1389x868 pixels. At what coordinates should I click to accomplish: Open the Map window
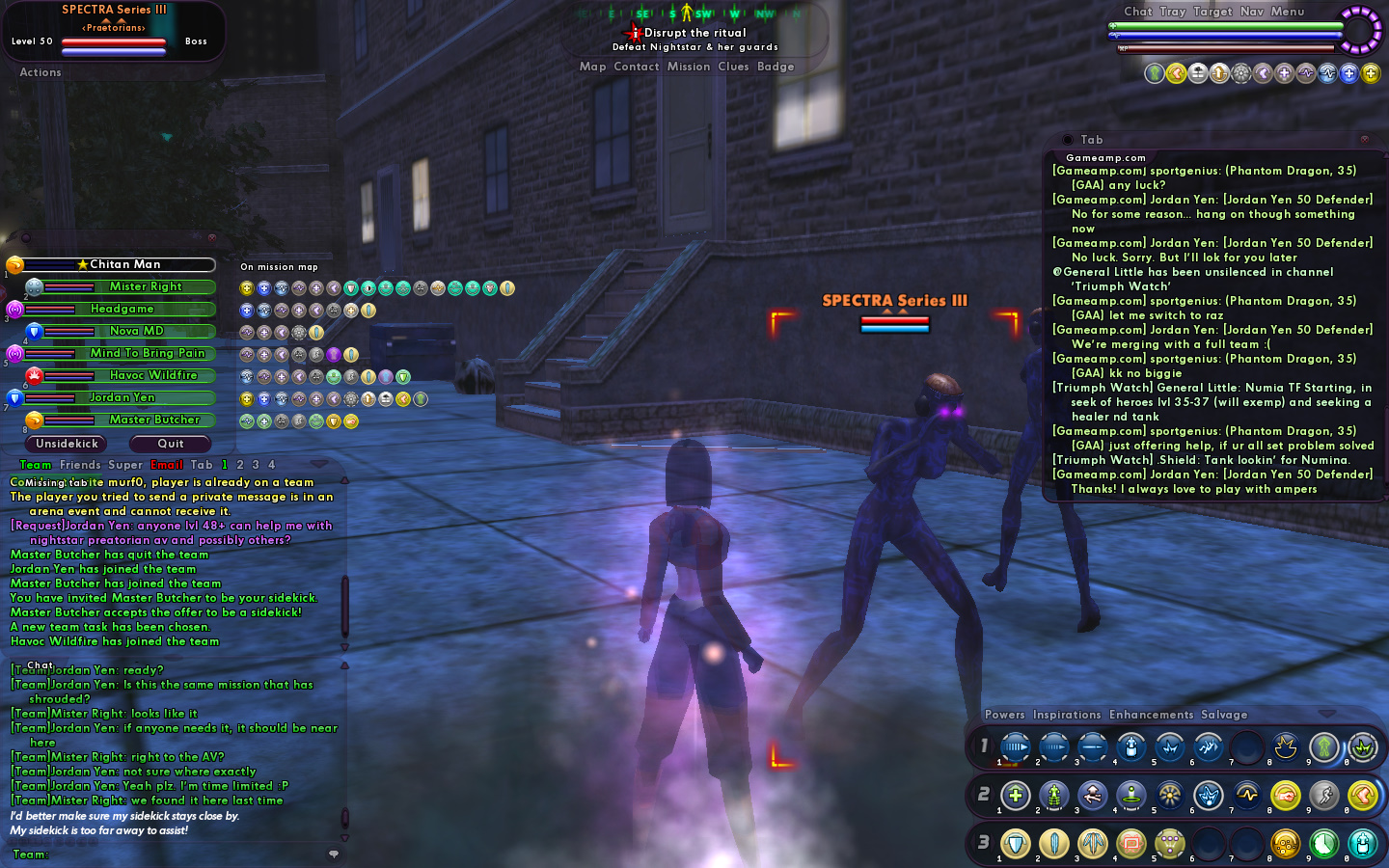tap(593, 67)
